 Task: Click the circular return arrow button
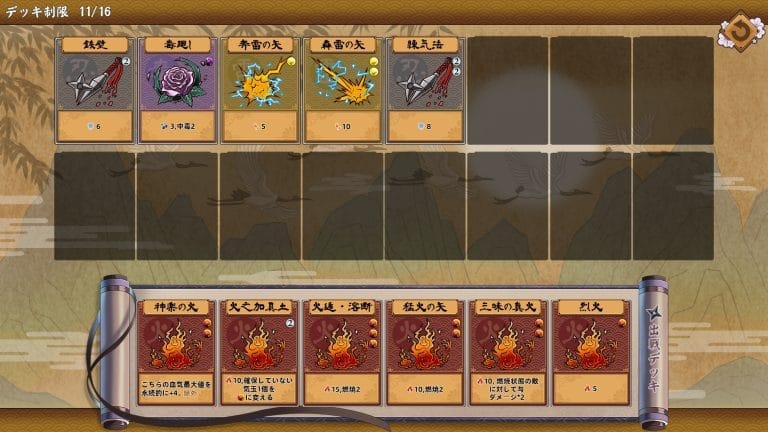click(741, 30)
